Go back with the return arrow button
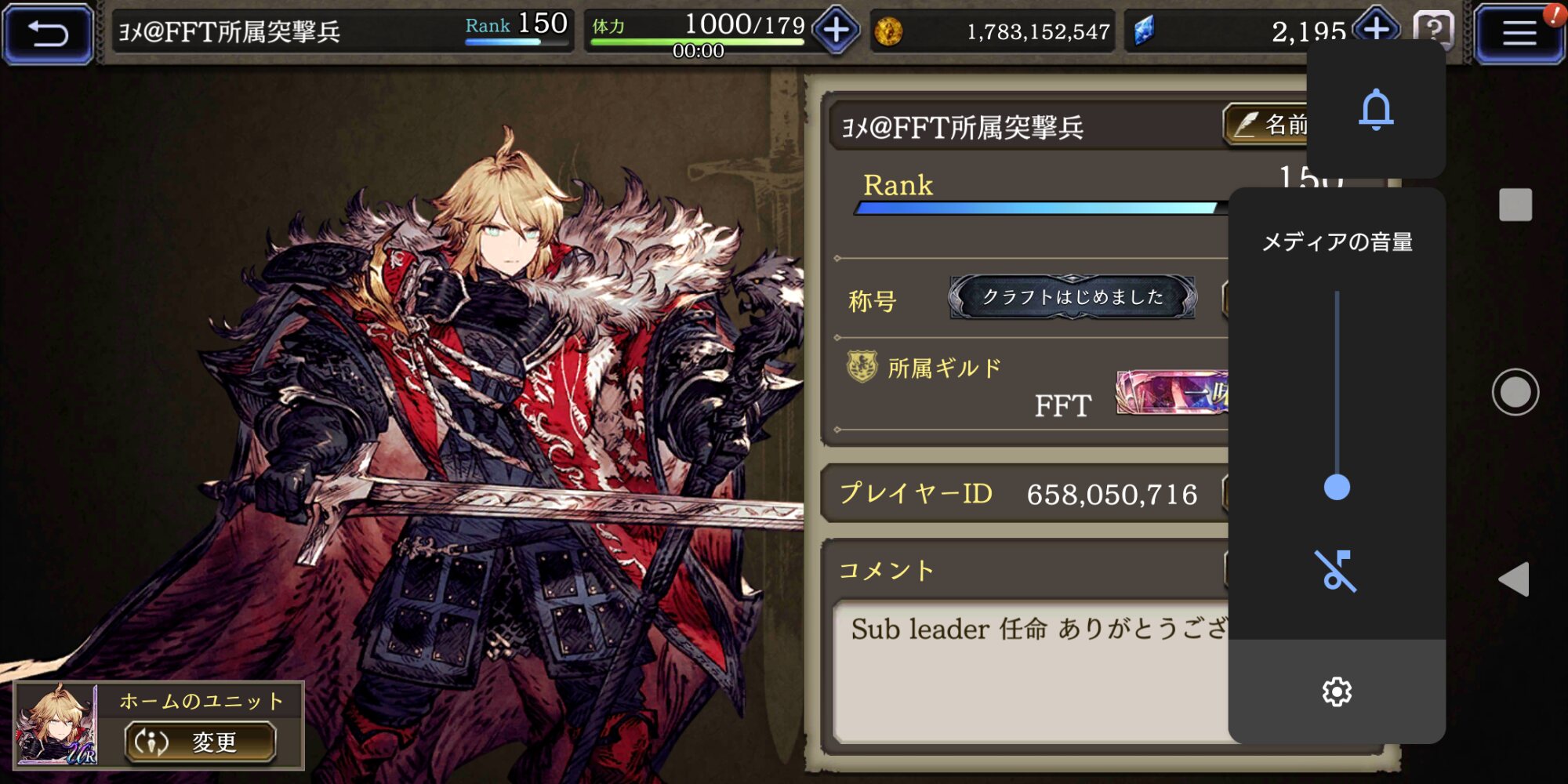Screen dimensions: 1568x784 click(48, 34)
